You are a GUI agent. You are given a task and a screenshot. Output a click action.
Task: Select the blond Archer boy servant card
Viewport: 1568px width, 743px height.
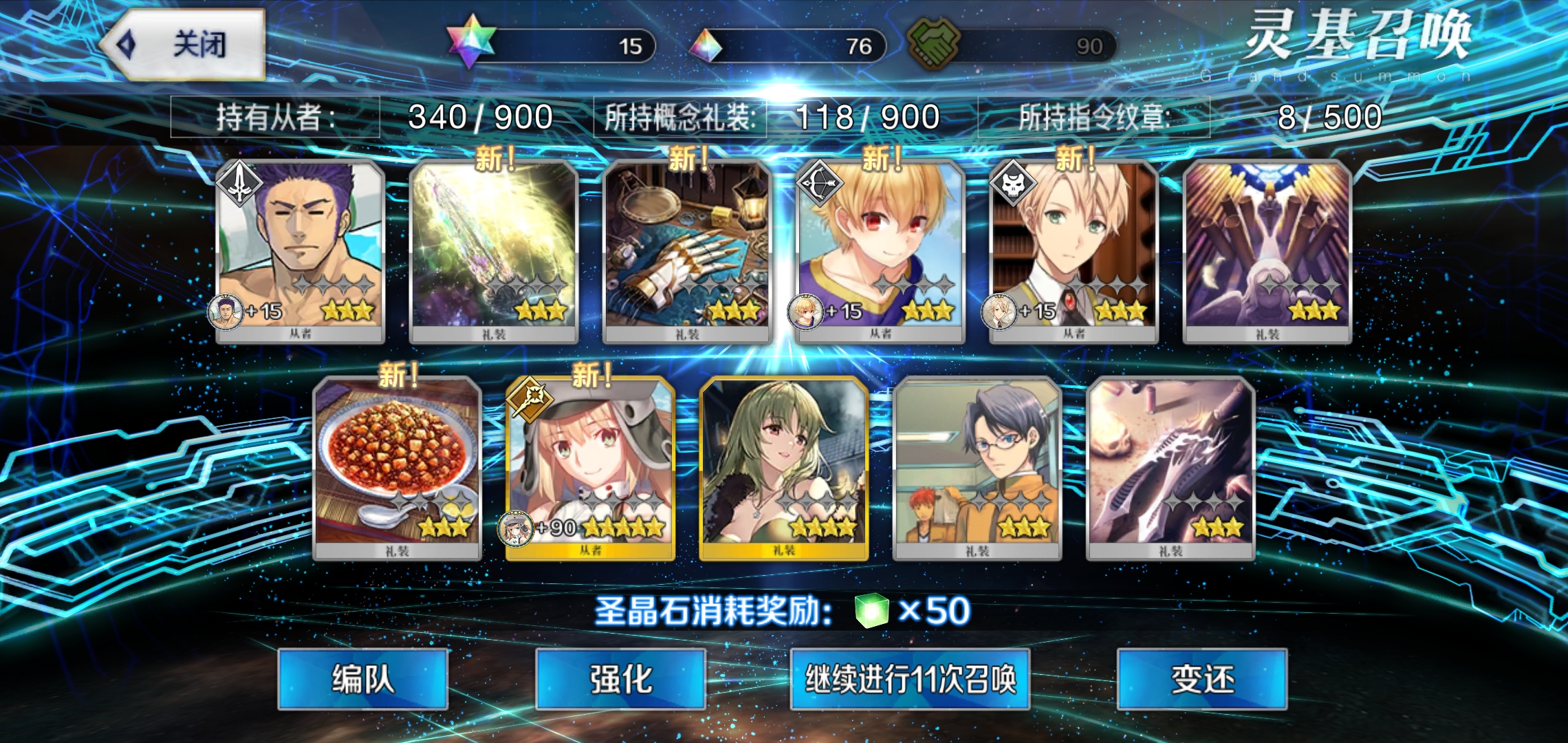880,251
